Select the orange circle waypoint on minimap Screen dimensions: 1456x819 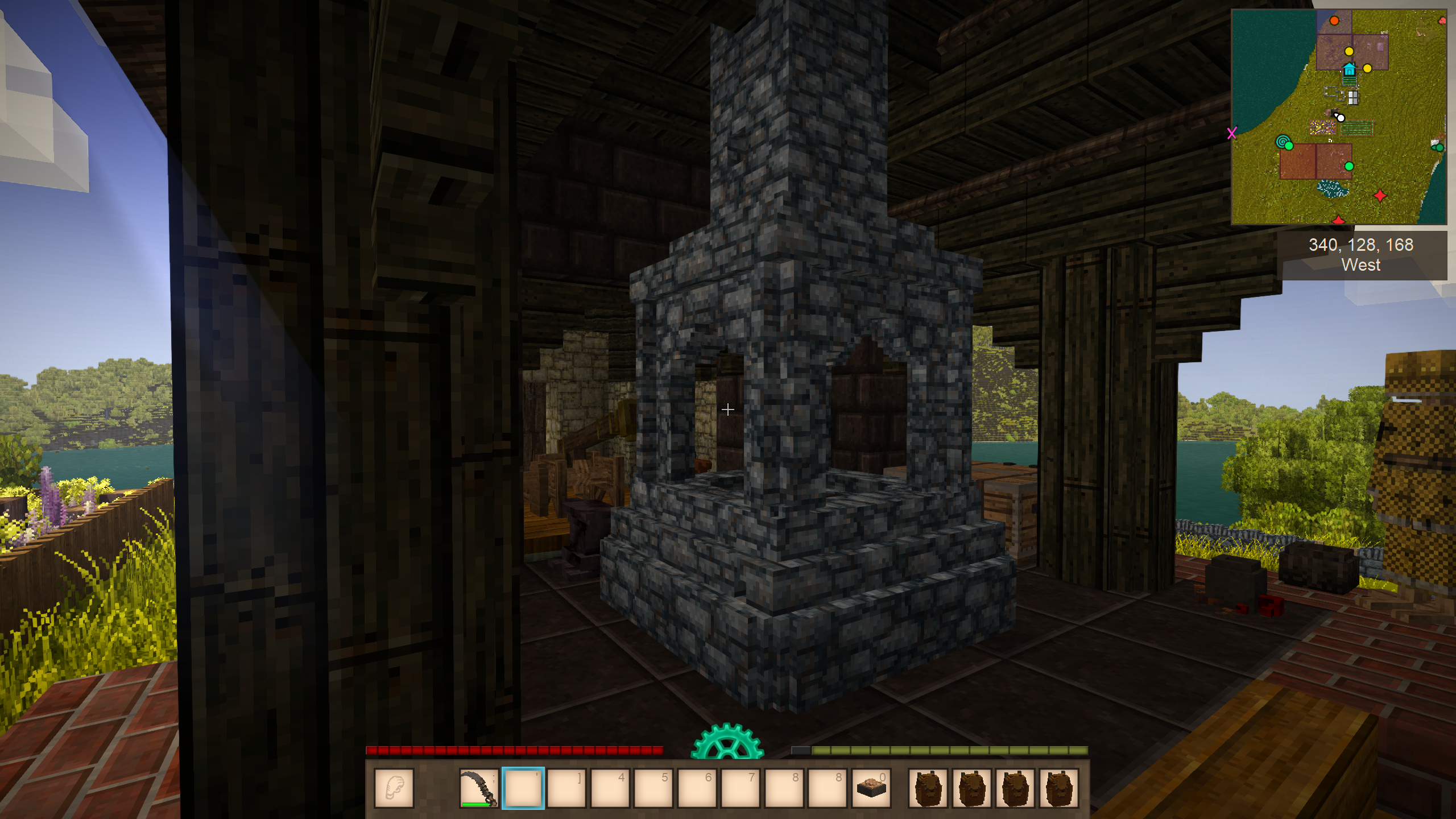(1334, 21)
